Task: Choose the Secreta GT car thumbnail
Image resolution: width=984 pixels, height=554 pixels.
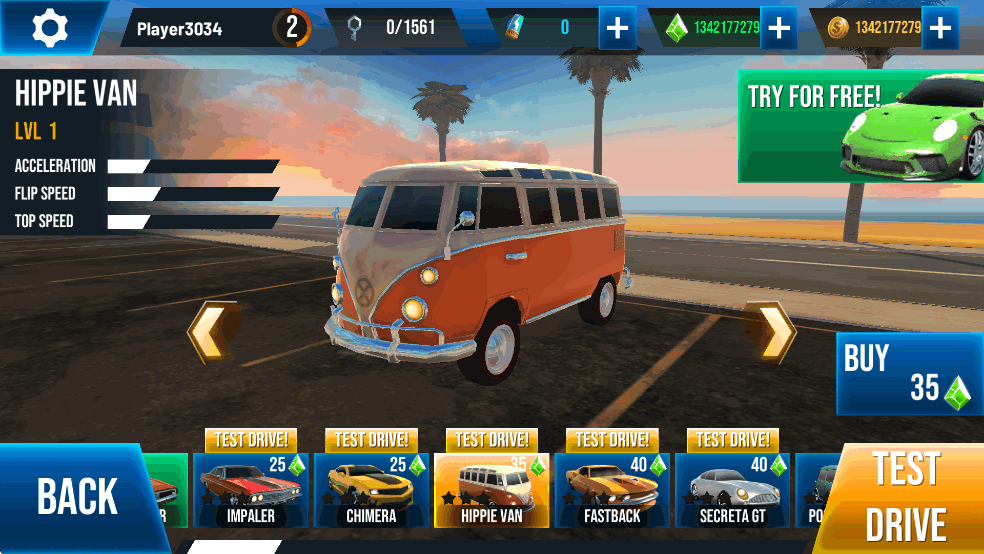Action: point(732,490)
